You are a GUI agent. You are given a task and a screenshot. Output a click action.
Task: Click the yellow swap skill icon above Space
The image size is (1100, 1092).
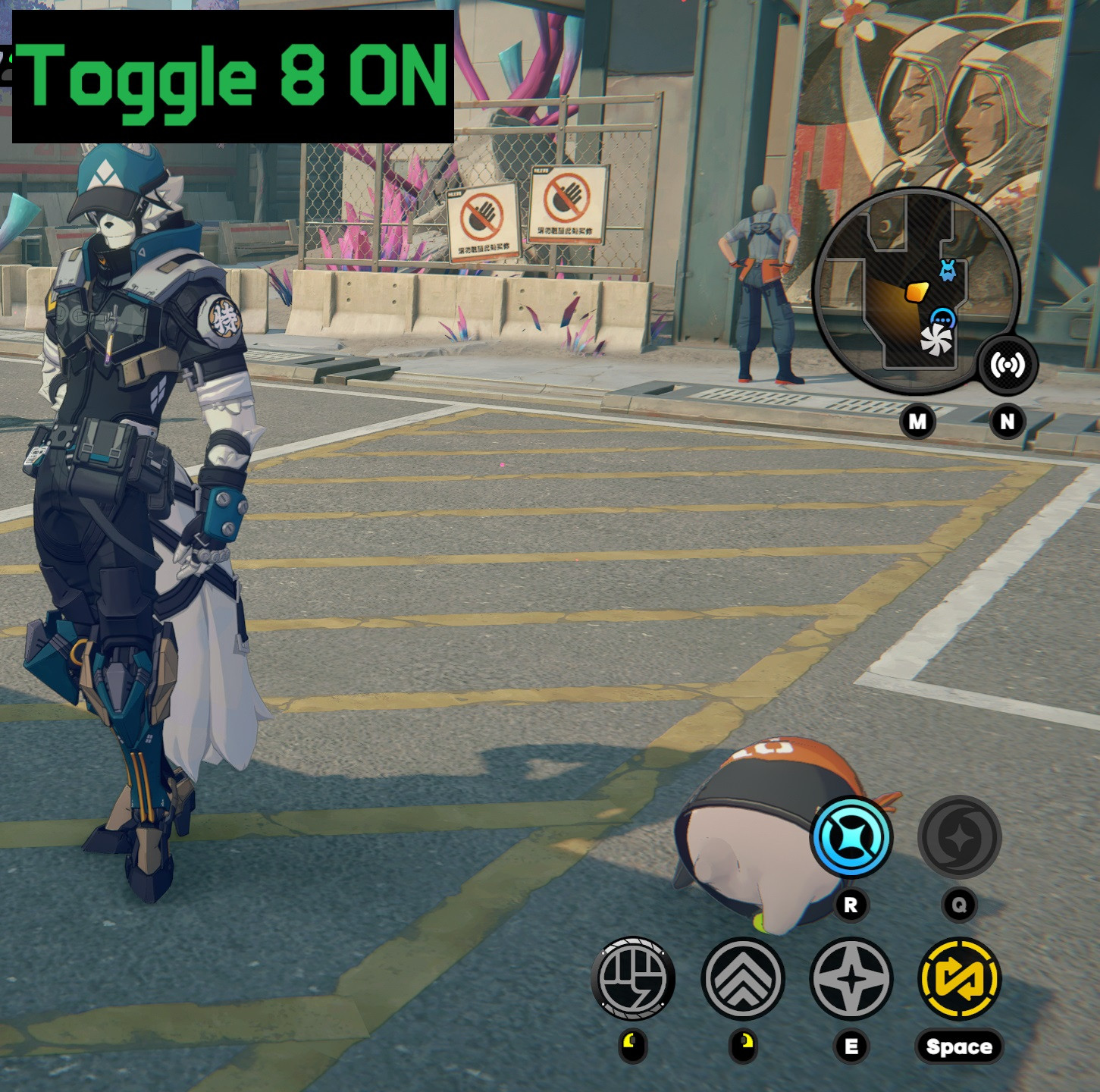tap(960, 979)
